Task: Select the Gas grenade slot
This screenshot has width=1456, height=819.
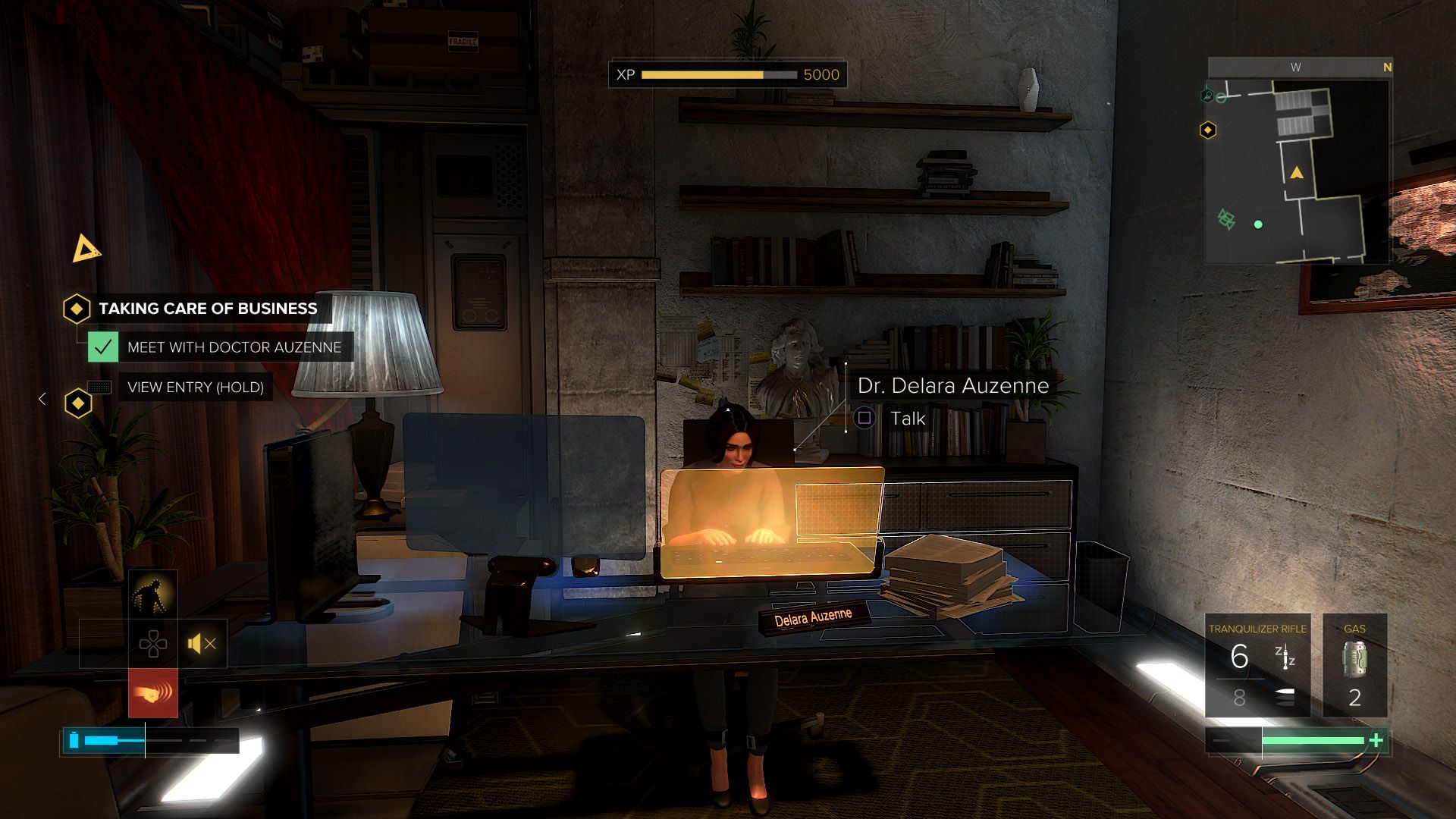Action: (x=1354, y=666)
